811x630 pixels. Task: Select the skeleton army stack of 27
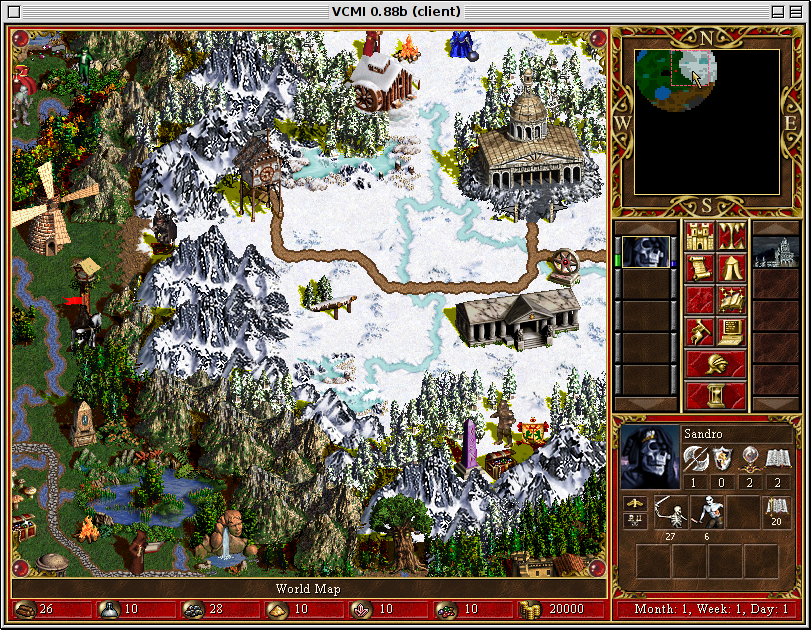coord(671,513)
